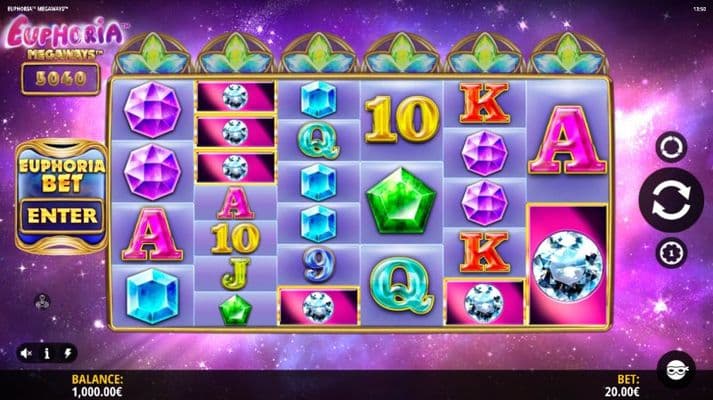This screenshot has width=713, height=400.
Task: Toggle the muted sound speaker icon
Action: [x=25, y=353]
